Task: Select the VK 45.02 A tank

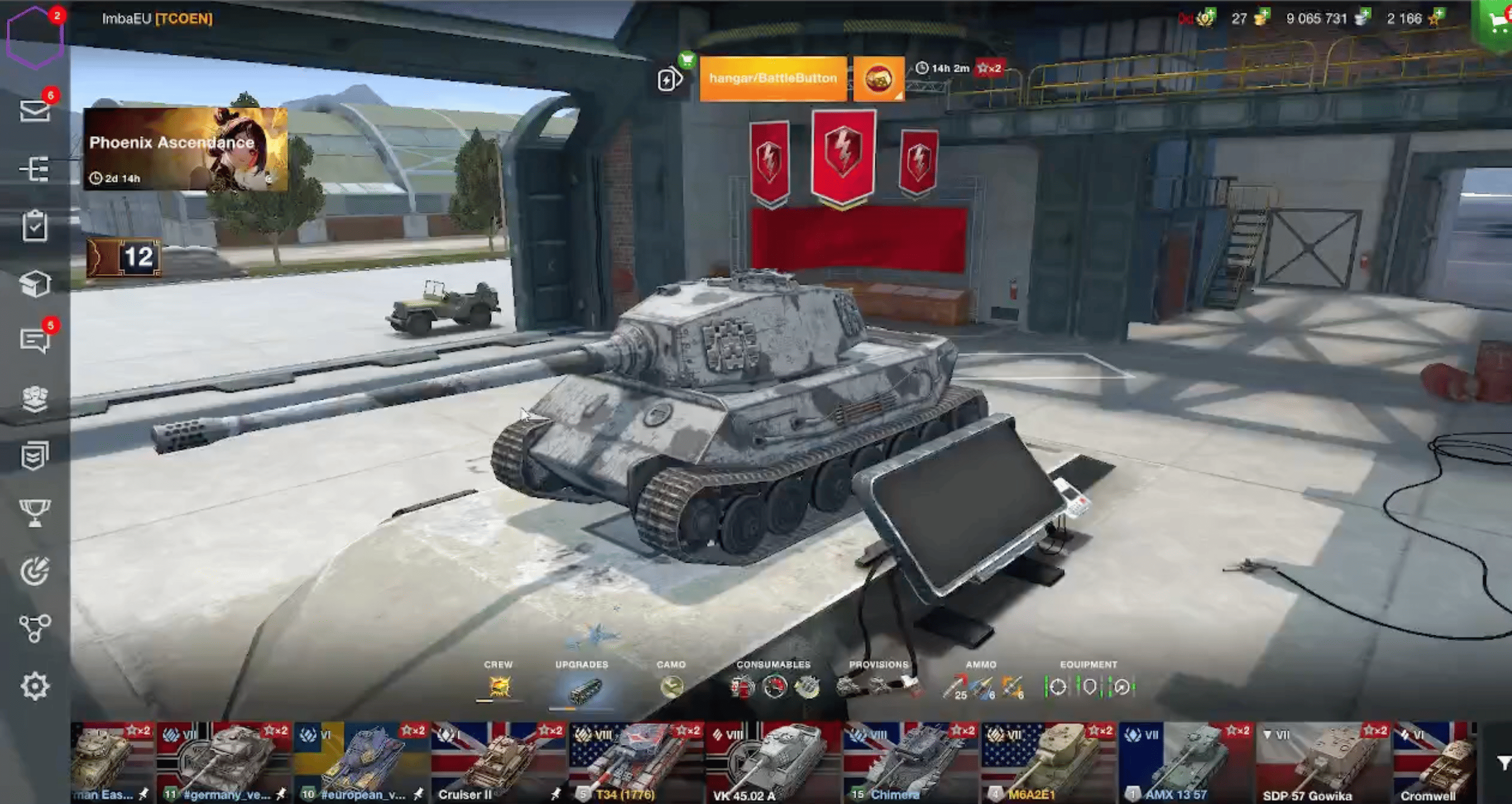Action: tap(773, 762)
